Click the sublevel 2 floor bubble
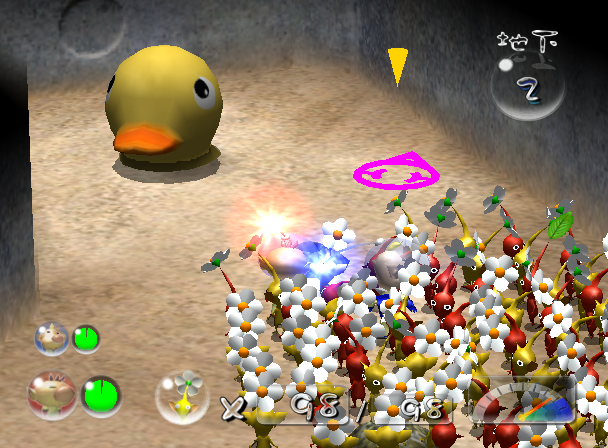This screenshot has height=448, width=608. (527, 87)
